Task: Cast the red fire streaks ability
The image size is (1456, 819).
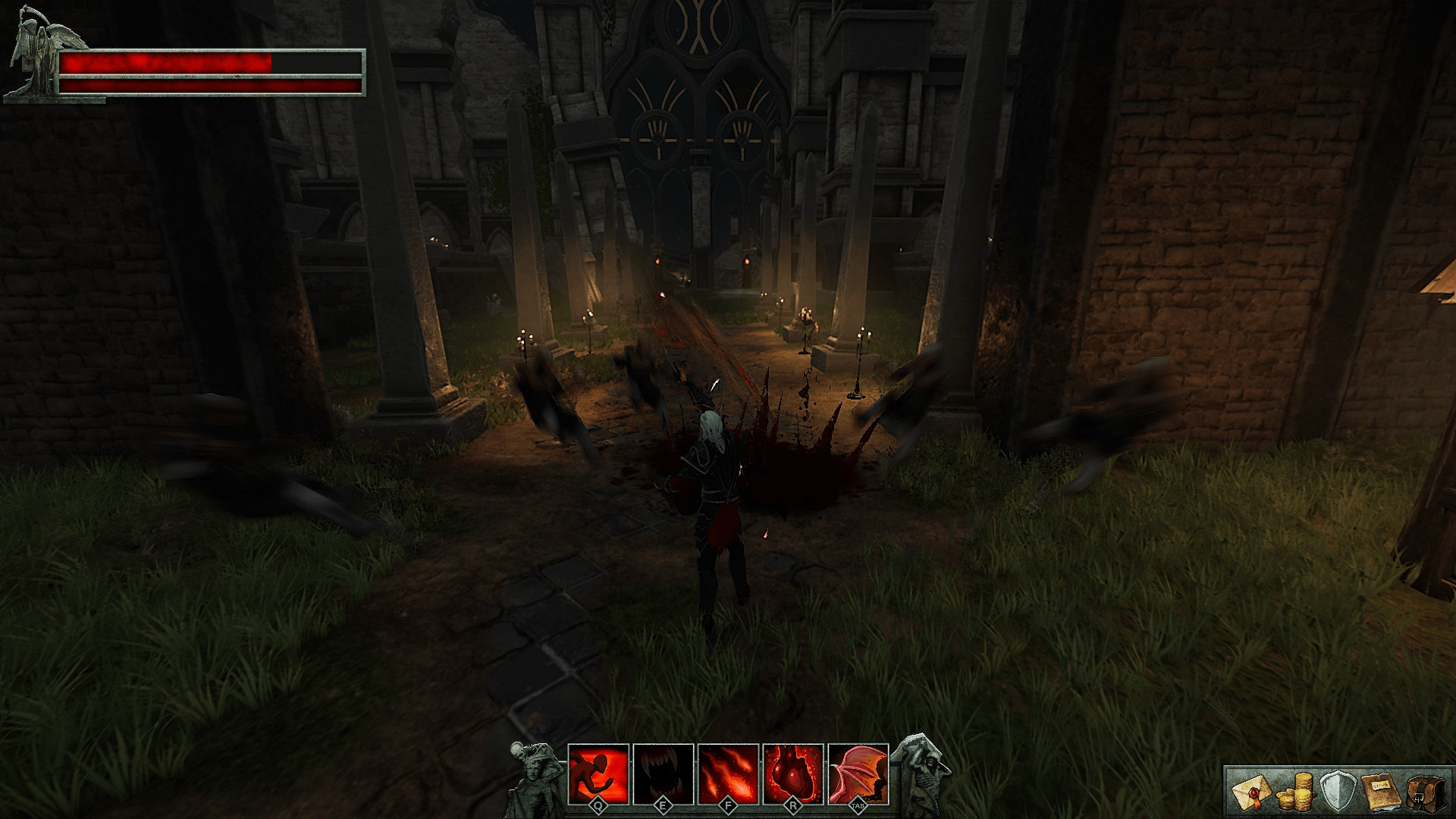Action: point(728,773)
